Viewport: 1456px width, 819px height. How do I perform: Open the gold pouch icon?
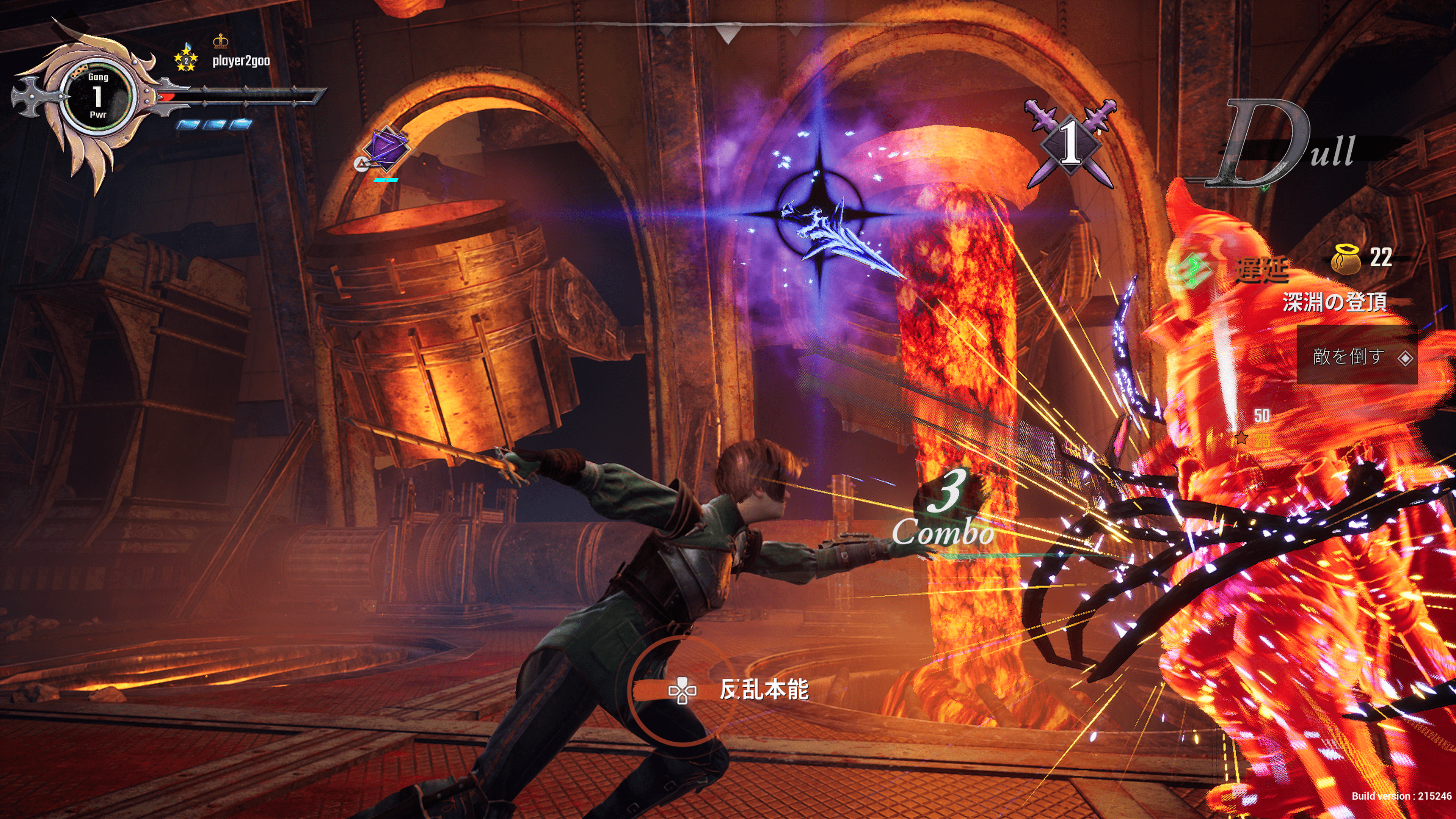(1346, 259)
